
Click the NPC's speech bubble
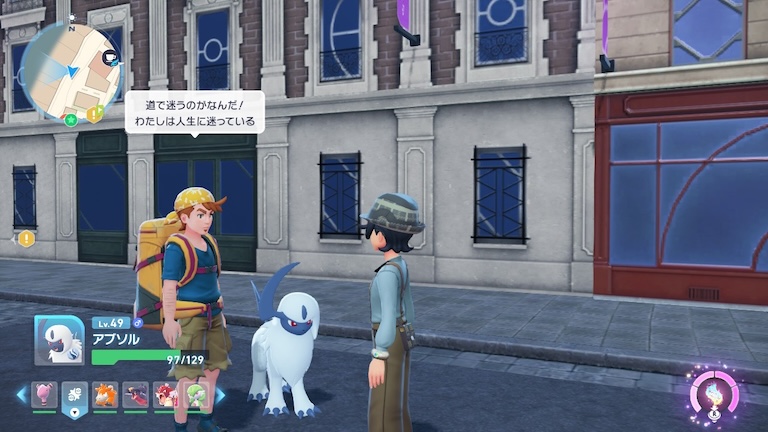[x=194, y=112]
